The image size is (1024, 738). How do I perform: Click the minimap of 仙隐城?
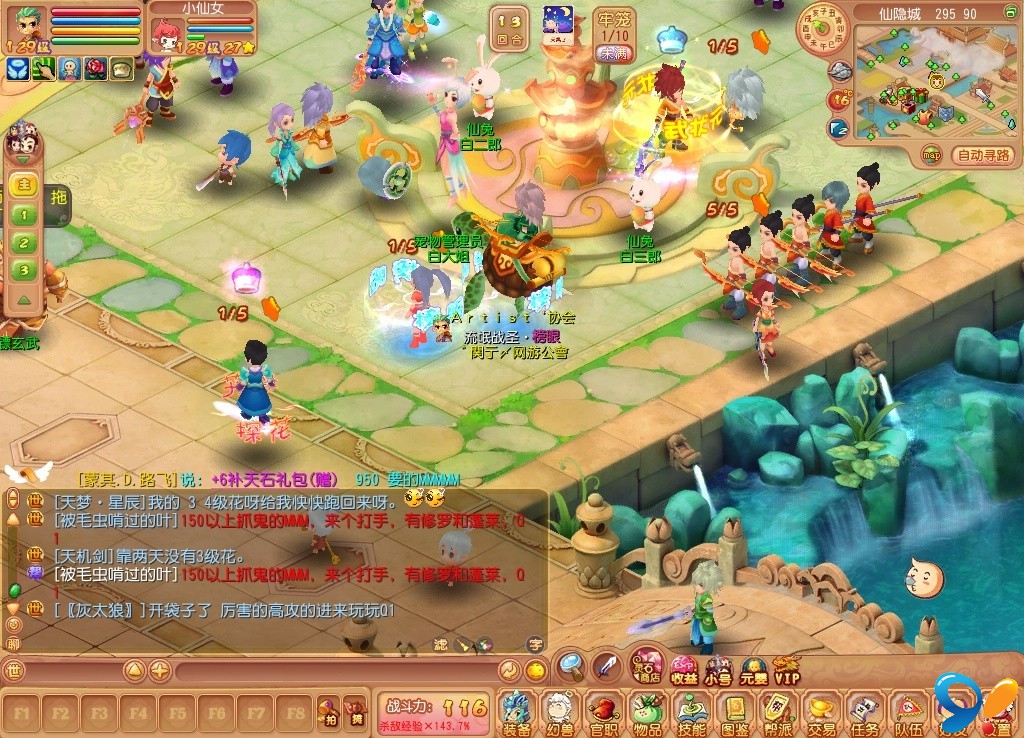coord(920,85)
